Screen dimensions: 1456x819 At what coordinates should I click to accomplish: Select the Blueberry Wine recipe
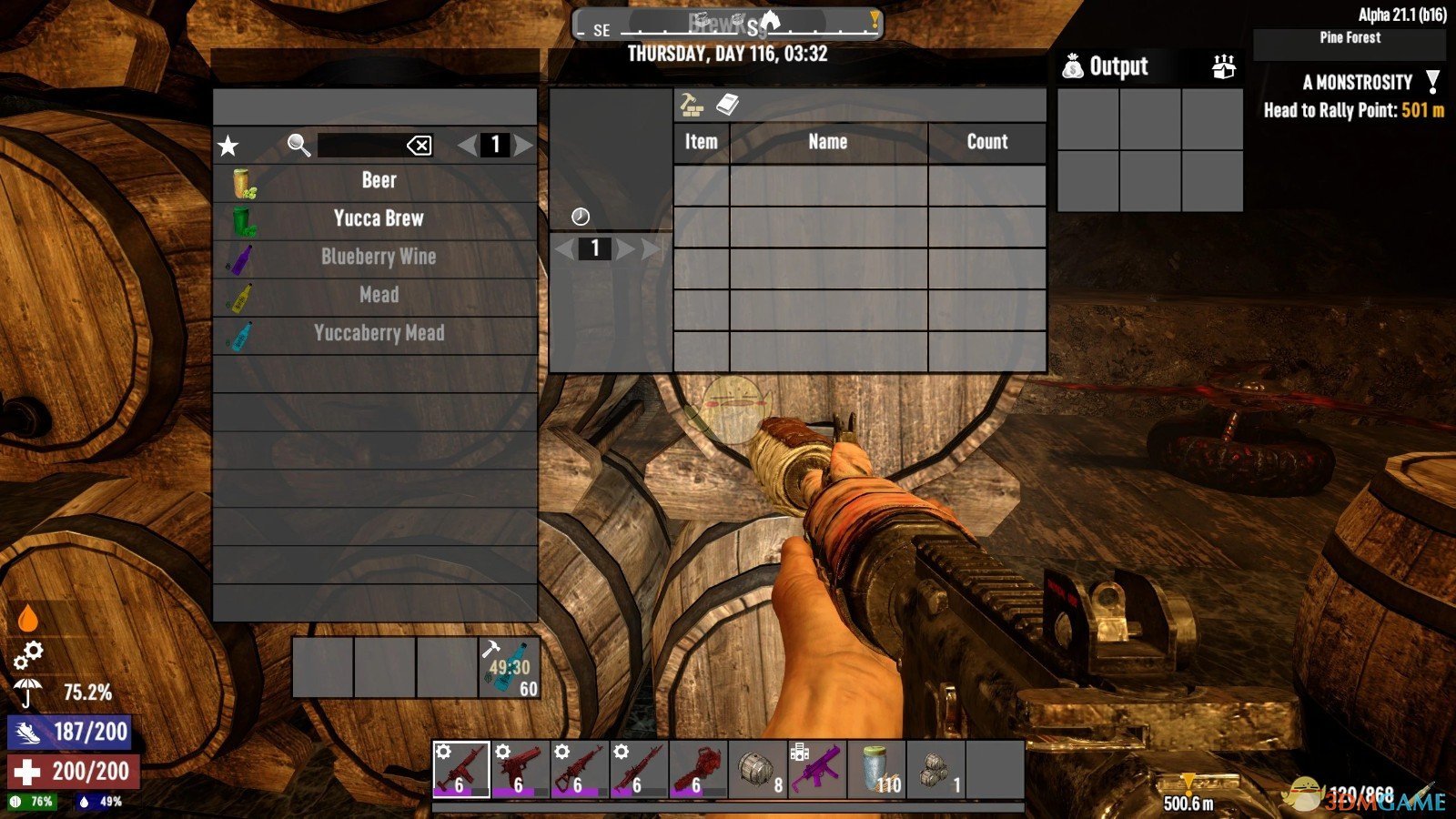tap(378, 257)
